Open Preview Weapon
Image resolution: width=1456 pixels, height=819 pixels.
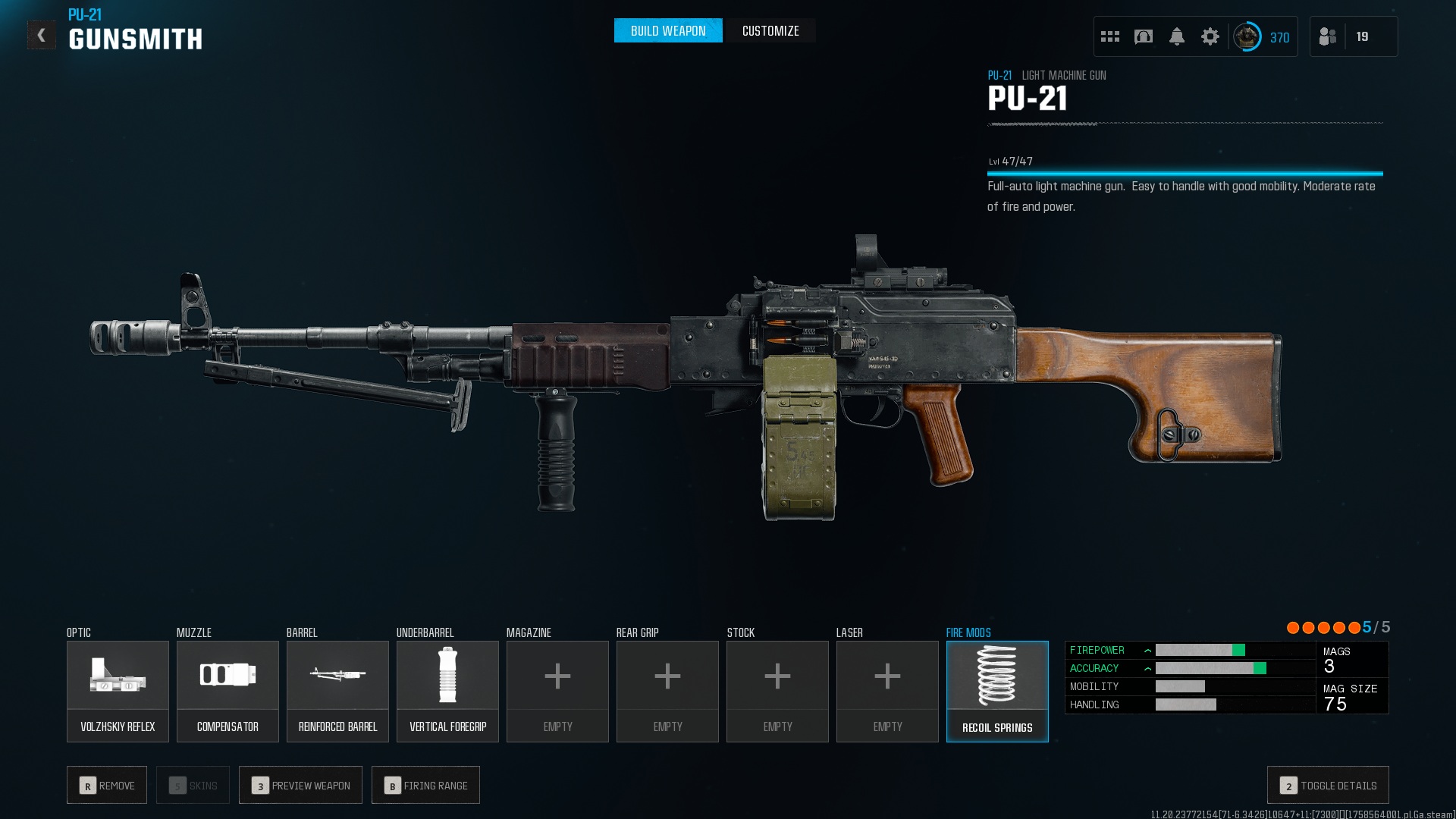pos(300,785)
